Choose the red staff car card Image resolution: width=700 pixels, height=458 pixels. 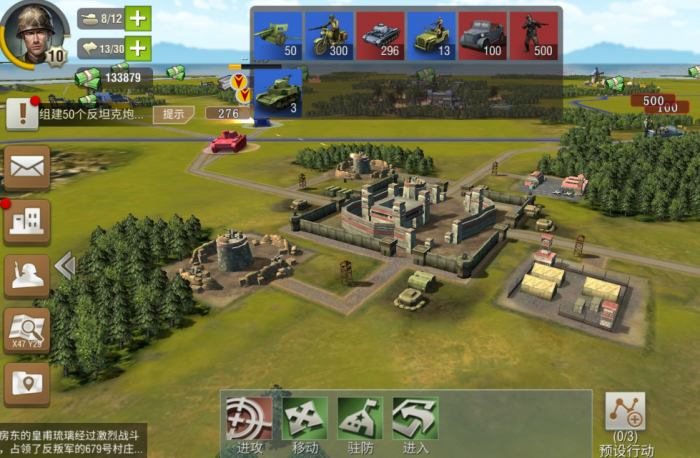(482, 36)
